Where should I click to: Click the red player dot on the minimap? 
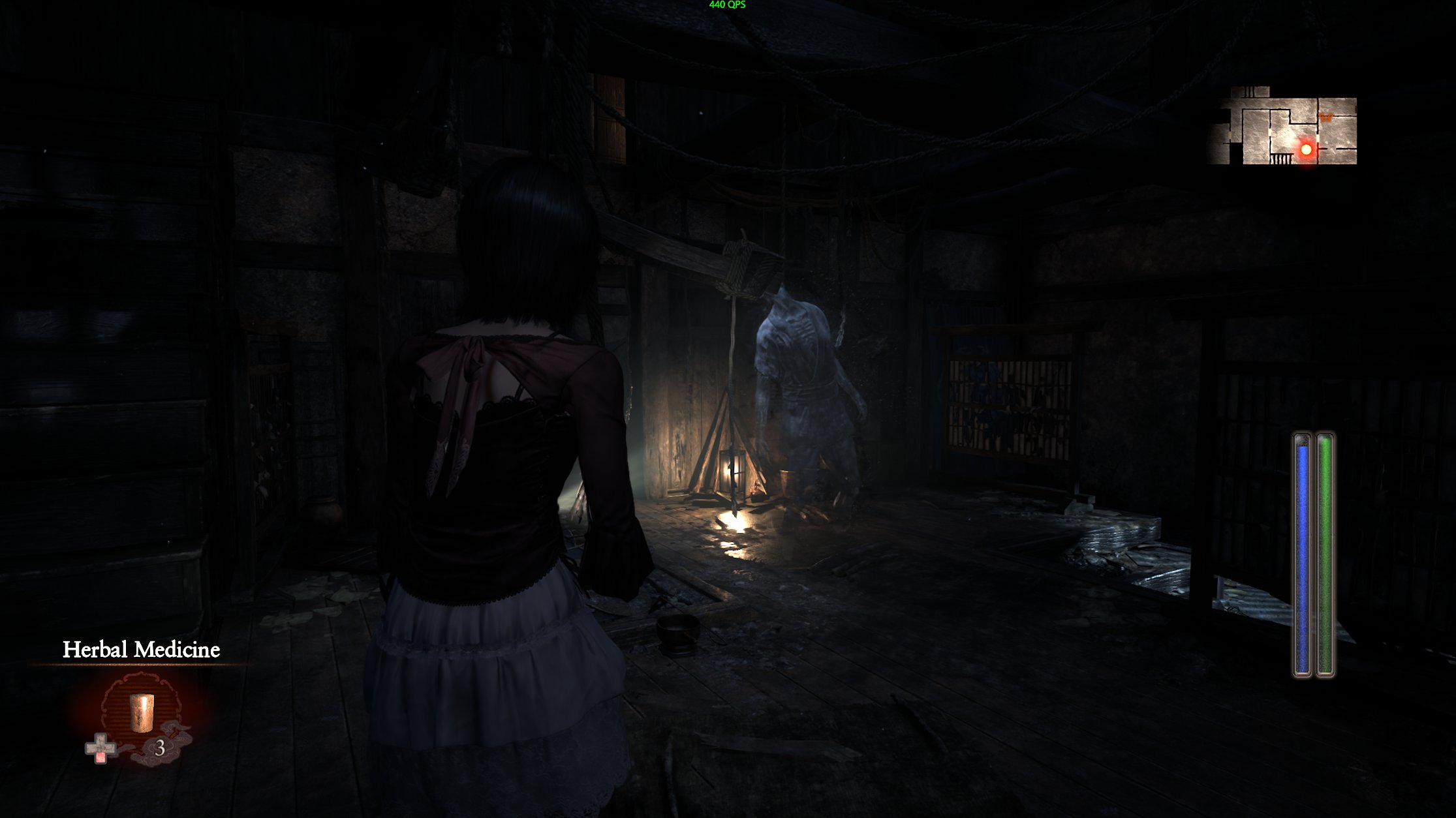[x=1307, y=149]
